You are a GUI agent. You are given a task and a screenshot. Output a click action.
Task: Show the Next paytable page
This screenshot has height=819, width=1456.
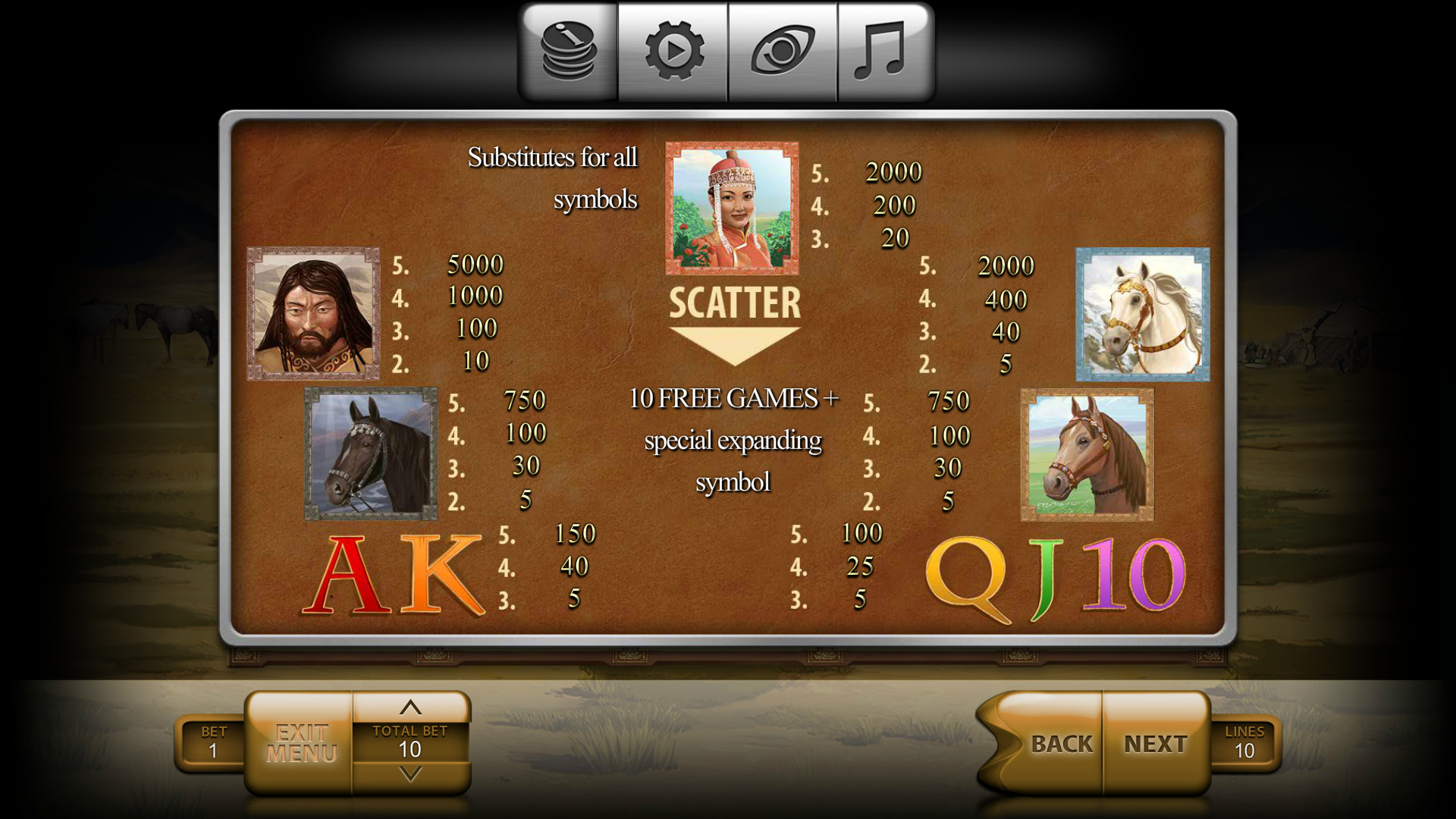1155,744
